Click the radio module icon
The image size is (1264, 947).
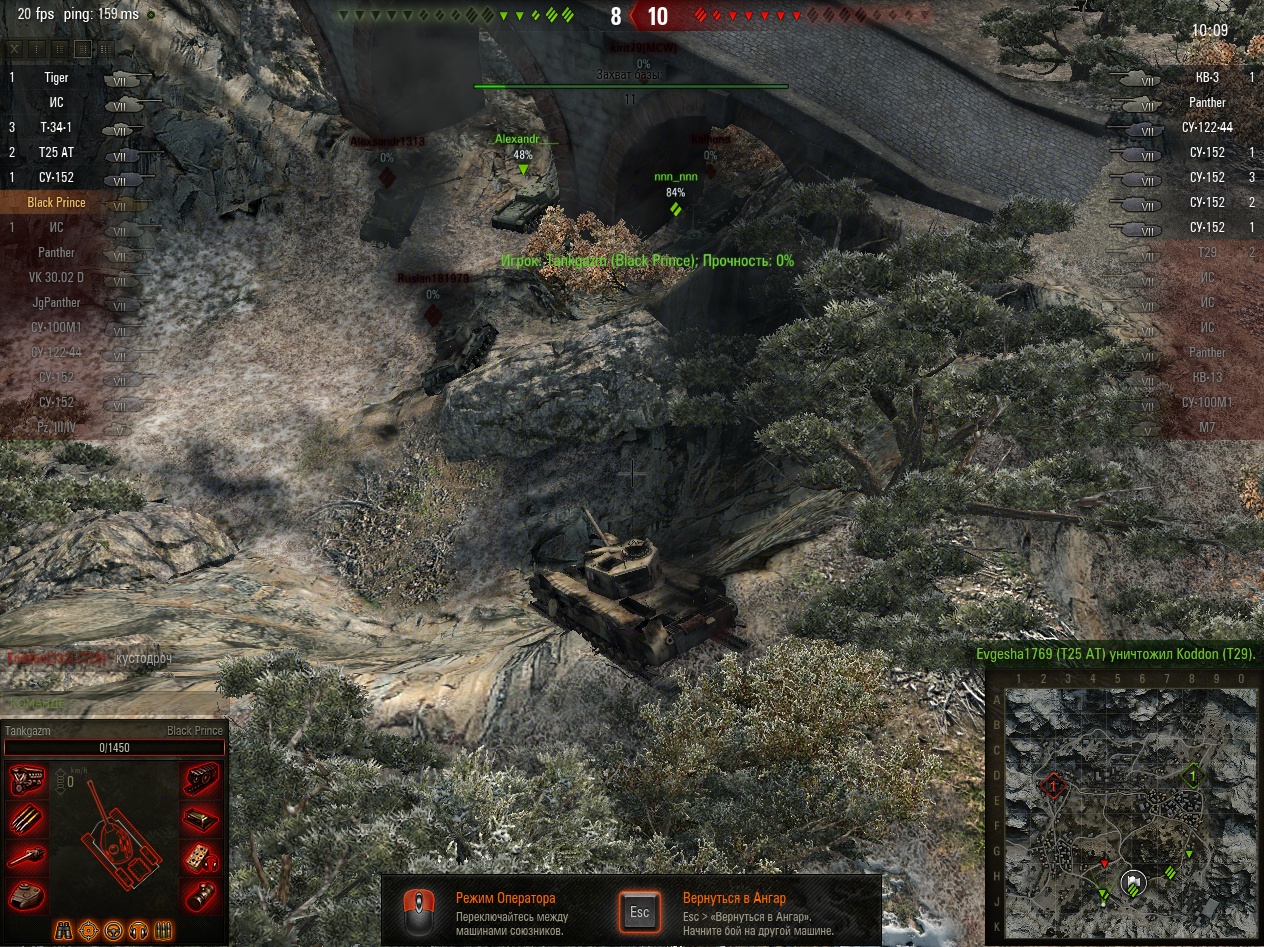point(201,857)
